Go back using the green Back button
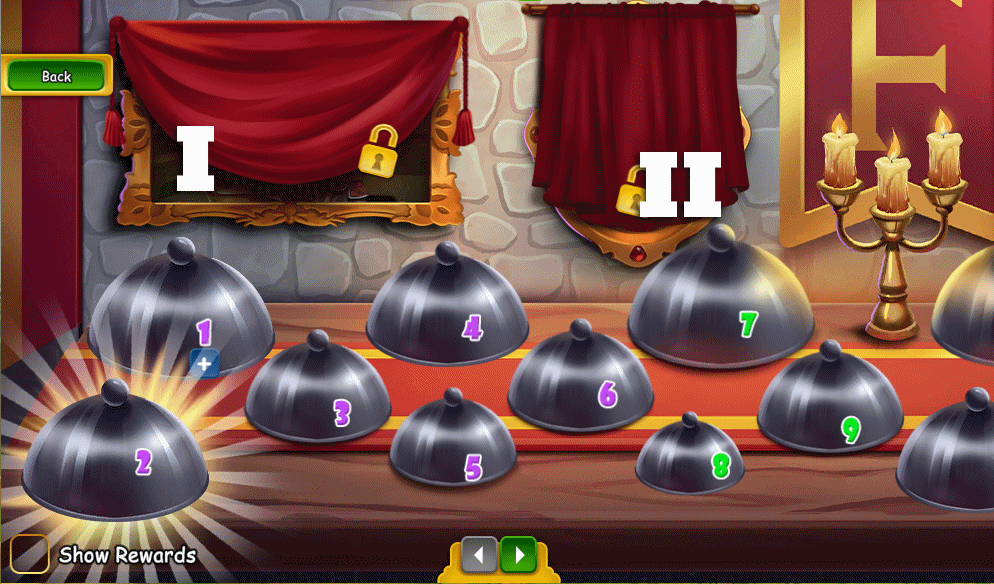Image resolution: width=994 pixels, height=584 pixels. click(x=56, y=76)
